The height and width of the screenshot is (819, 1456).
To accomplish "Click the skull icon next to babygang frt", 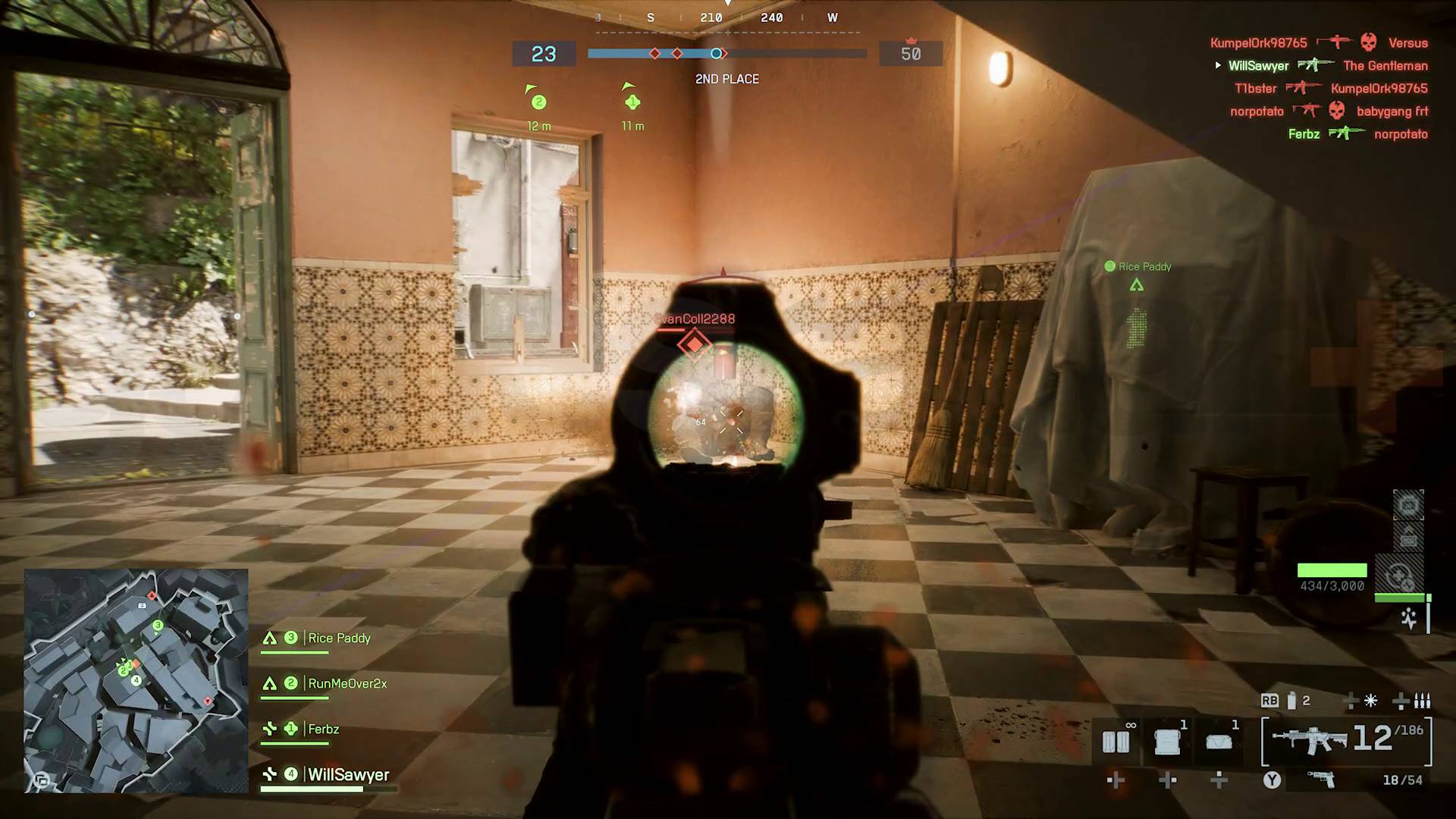I will [x=1336, y=109].
